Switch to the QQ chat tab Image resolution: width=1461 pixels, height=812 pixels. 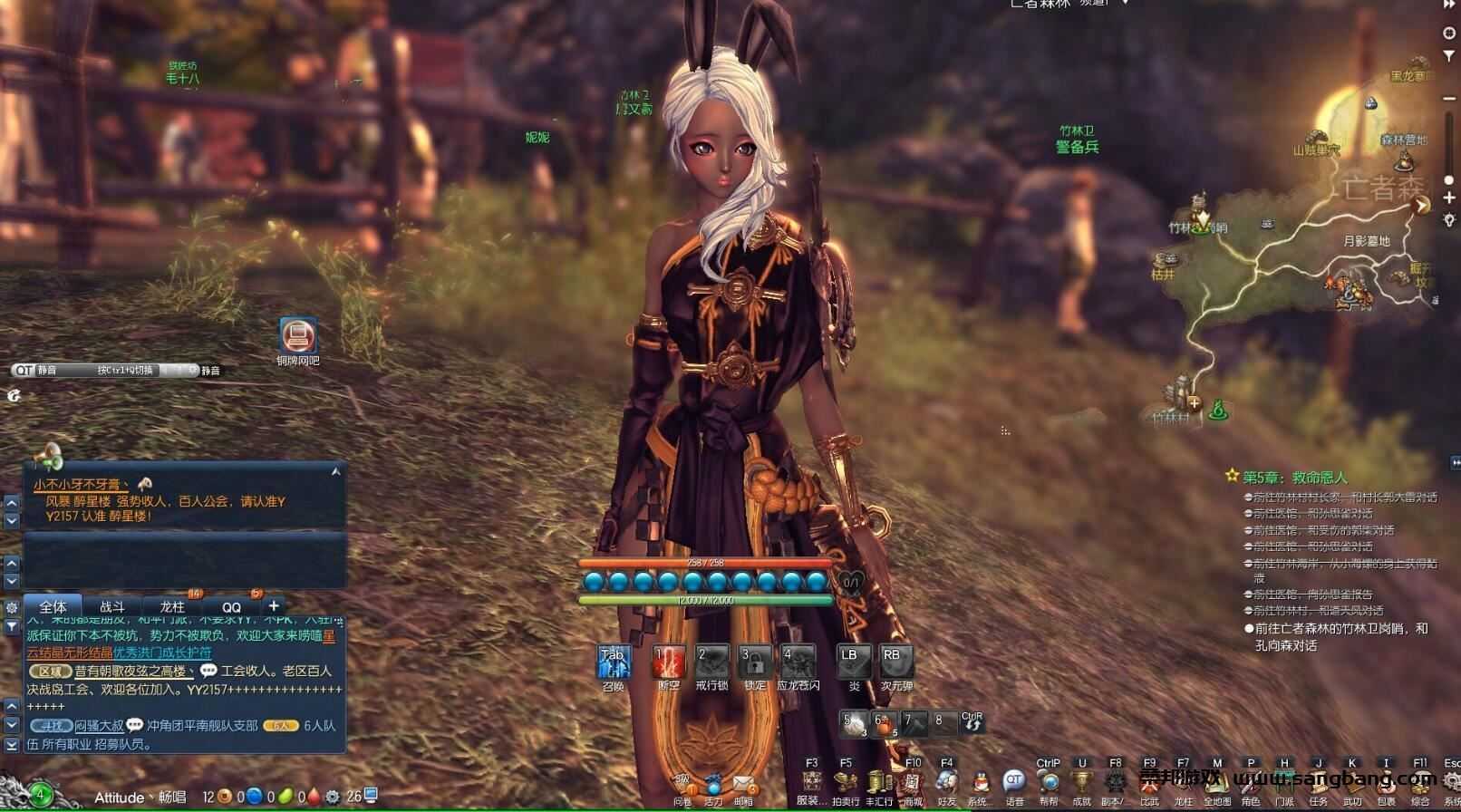coord(233,604)
